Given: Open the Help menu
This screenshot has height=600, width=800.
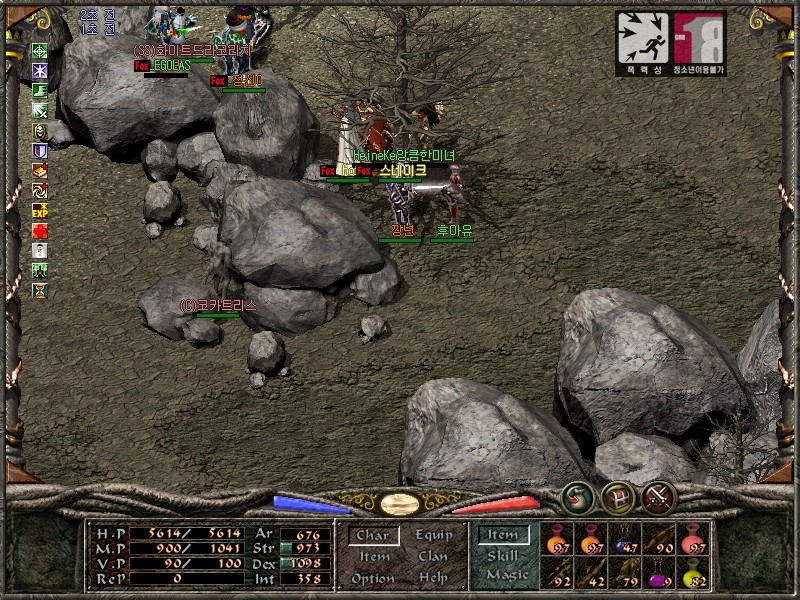Looking at the screenshot, I should coord(433,579).
